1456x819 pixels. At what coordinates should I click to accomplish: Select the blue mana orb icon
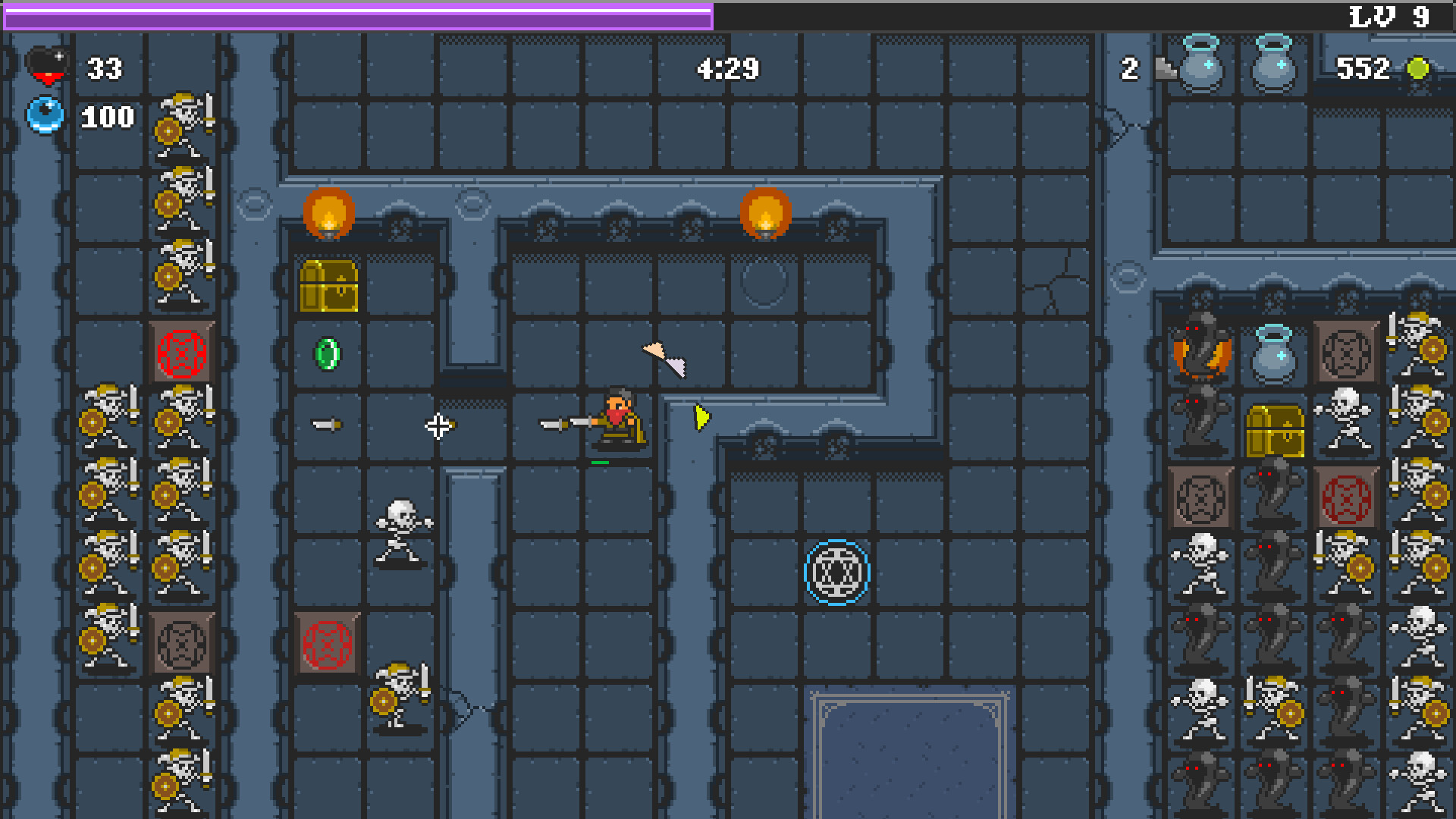tap(44, 115)
